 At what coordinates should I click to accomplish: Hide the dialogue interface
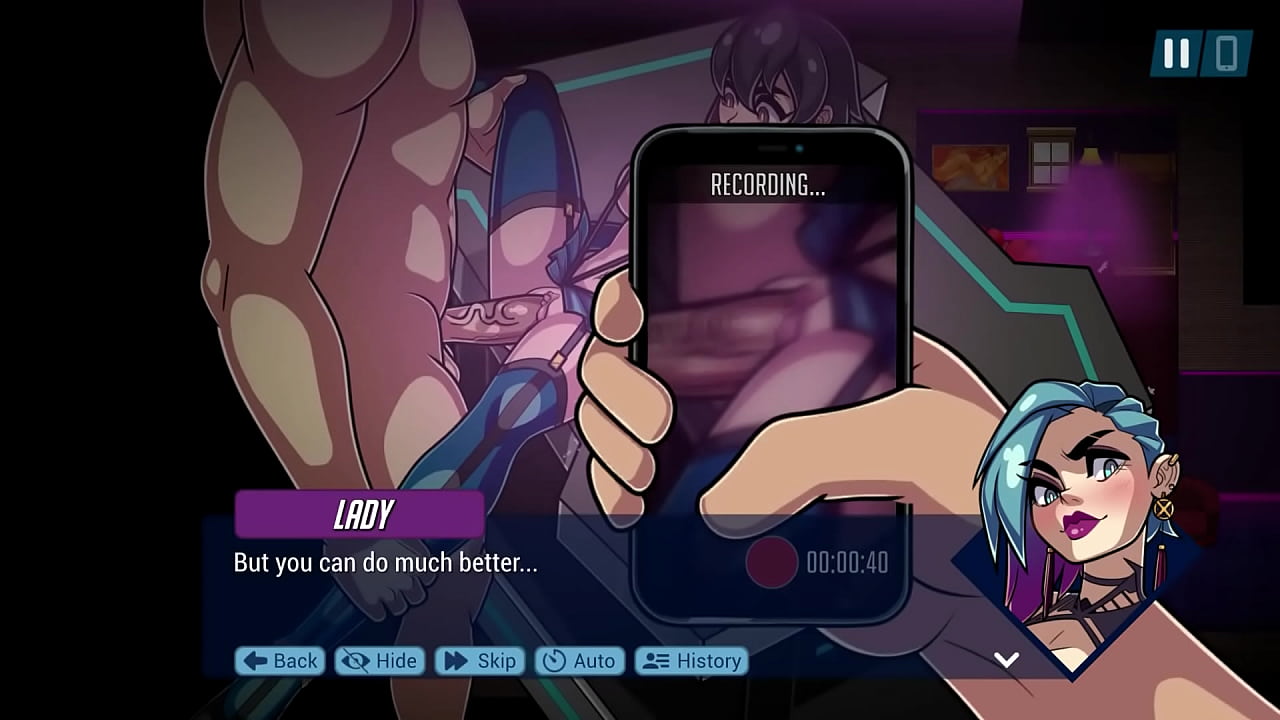380,661
